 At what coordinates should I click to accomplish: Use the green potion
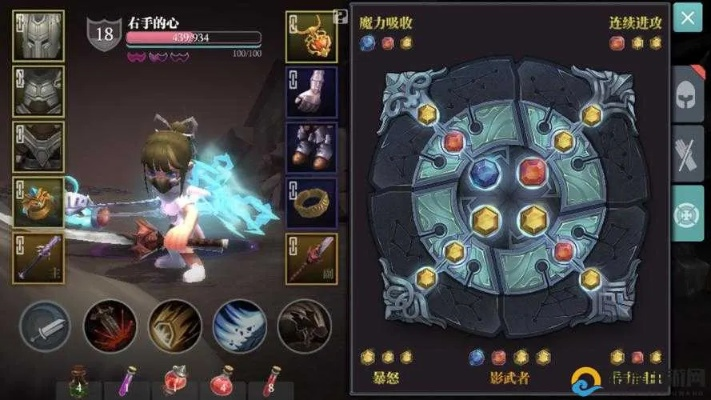(77, 384)
